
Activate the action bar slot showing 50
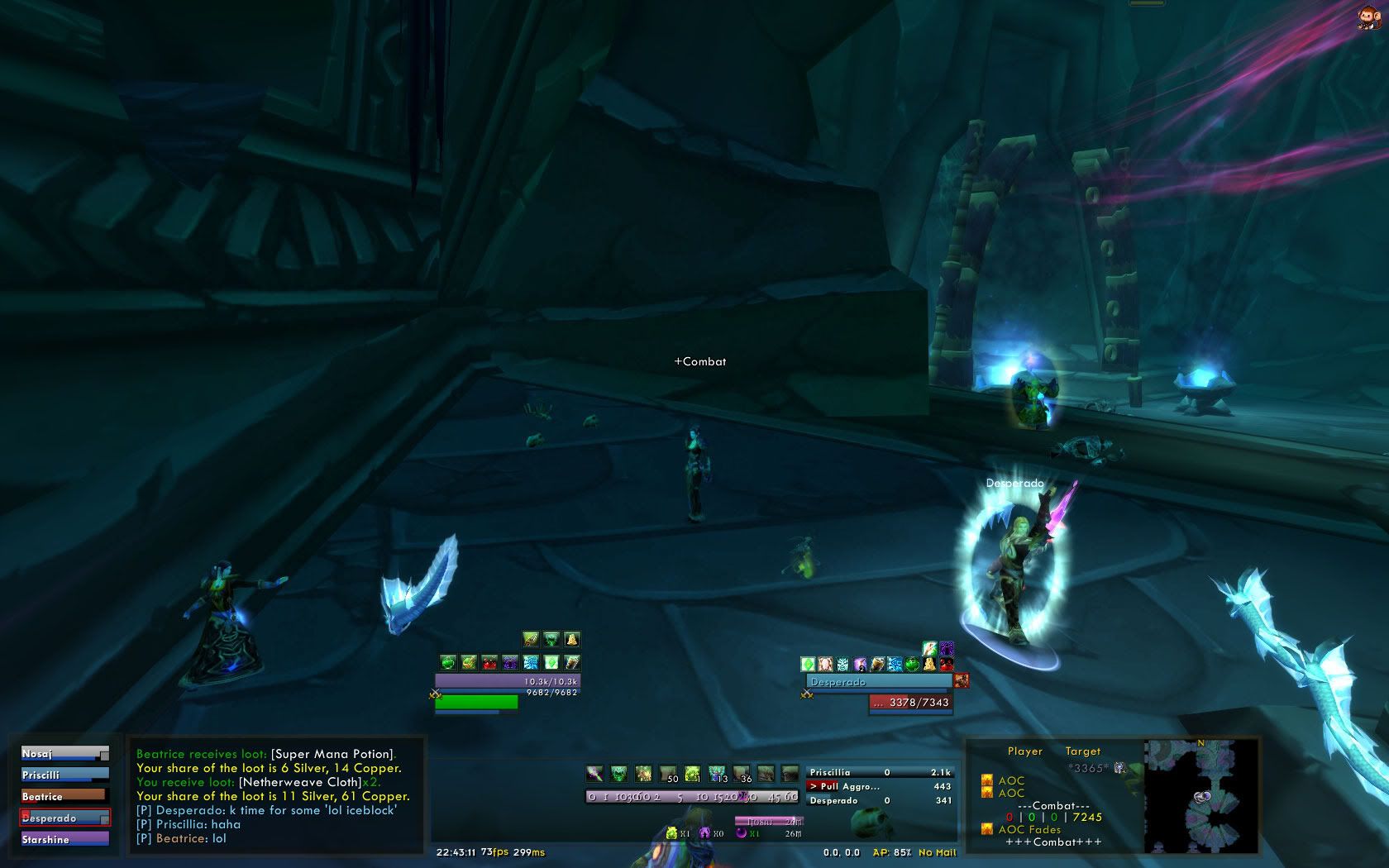[667, 774]
